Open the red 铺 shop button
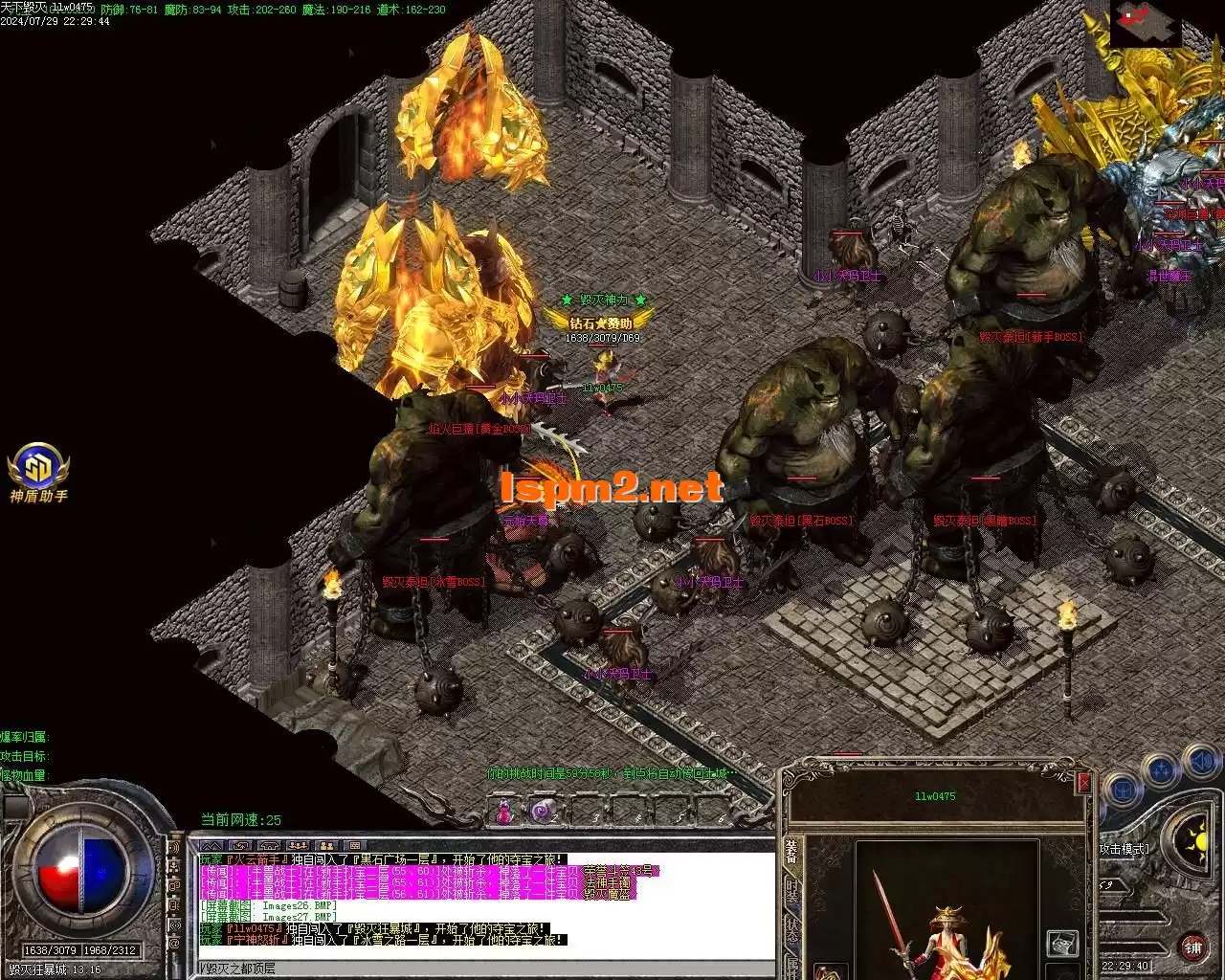 [1192, 948]
